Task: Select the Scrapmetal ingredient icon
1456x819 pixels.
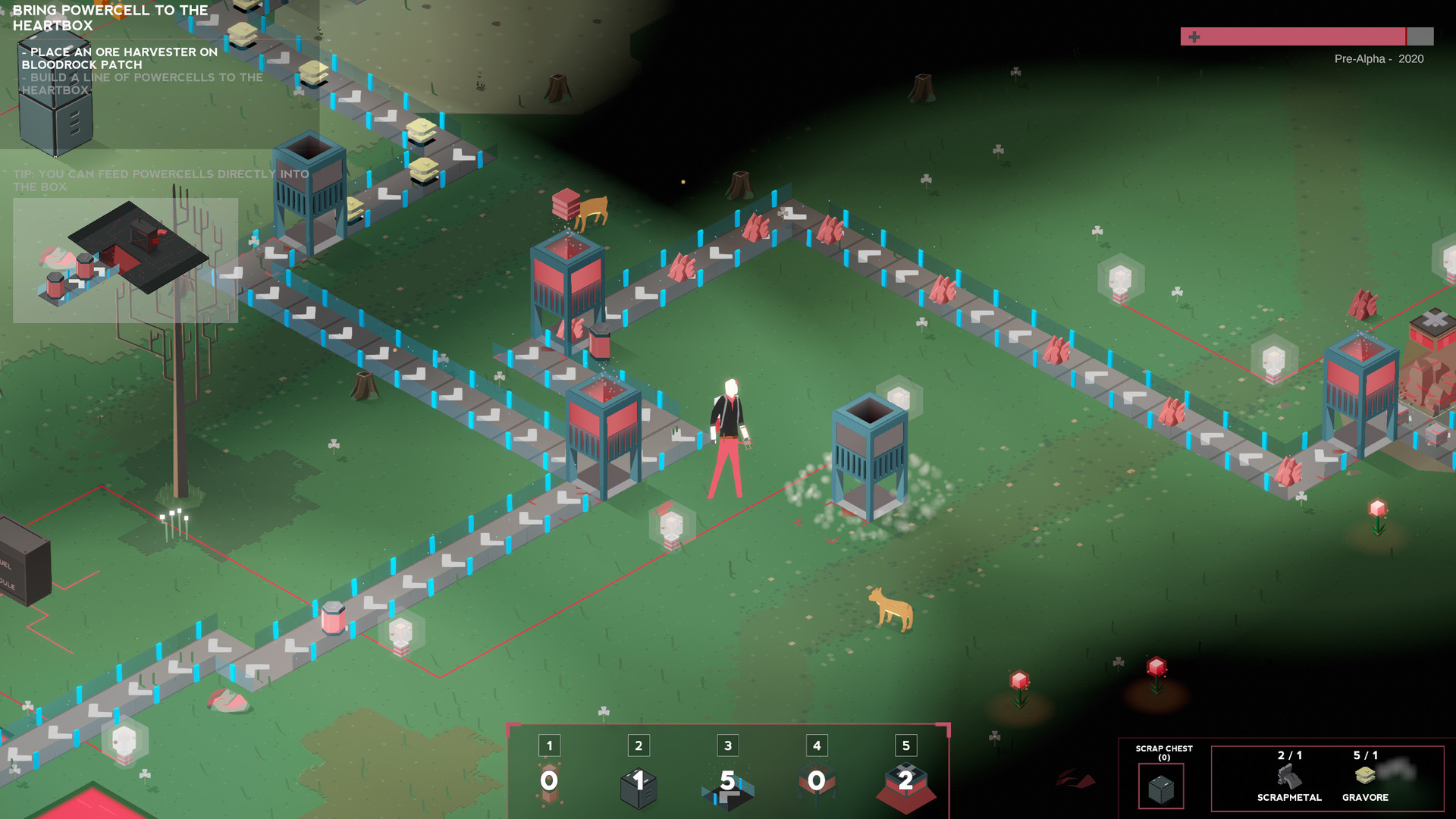Action: coord(1289,777)
